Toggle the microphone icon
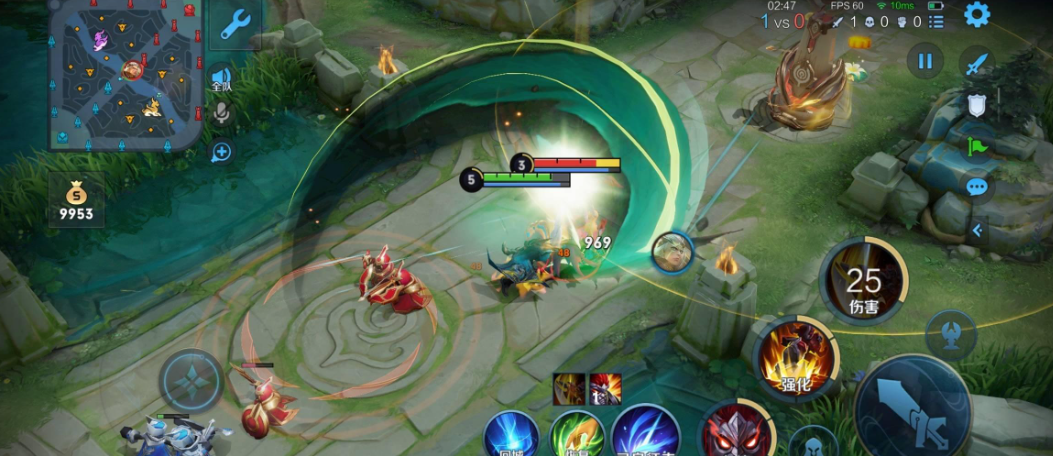1053x456 pixels. [x=221, y=112]
